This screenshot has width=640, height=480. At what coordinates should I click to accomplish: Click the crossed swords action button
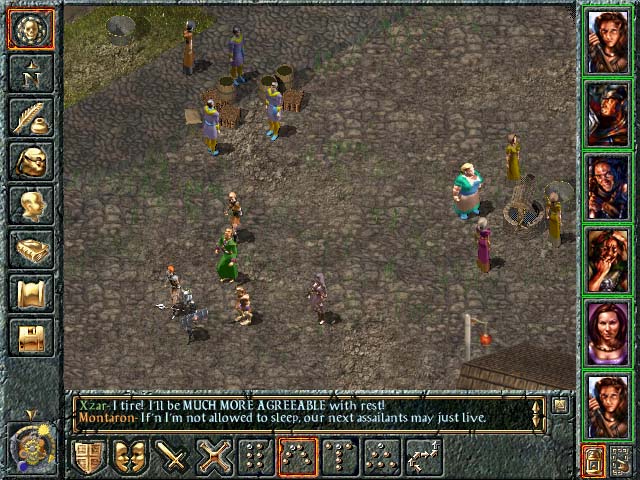tap(214, 457)
